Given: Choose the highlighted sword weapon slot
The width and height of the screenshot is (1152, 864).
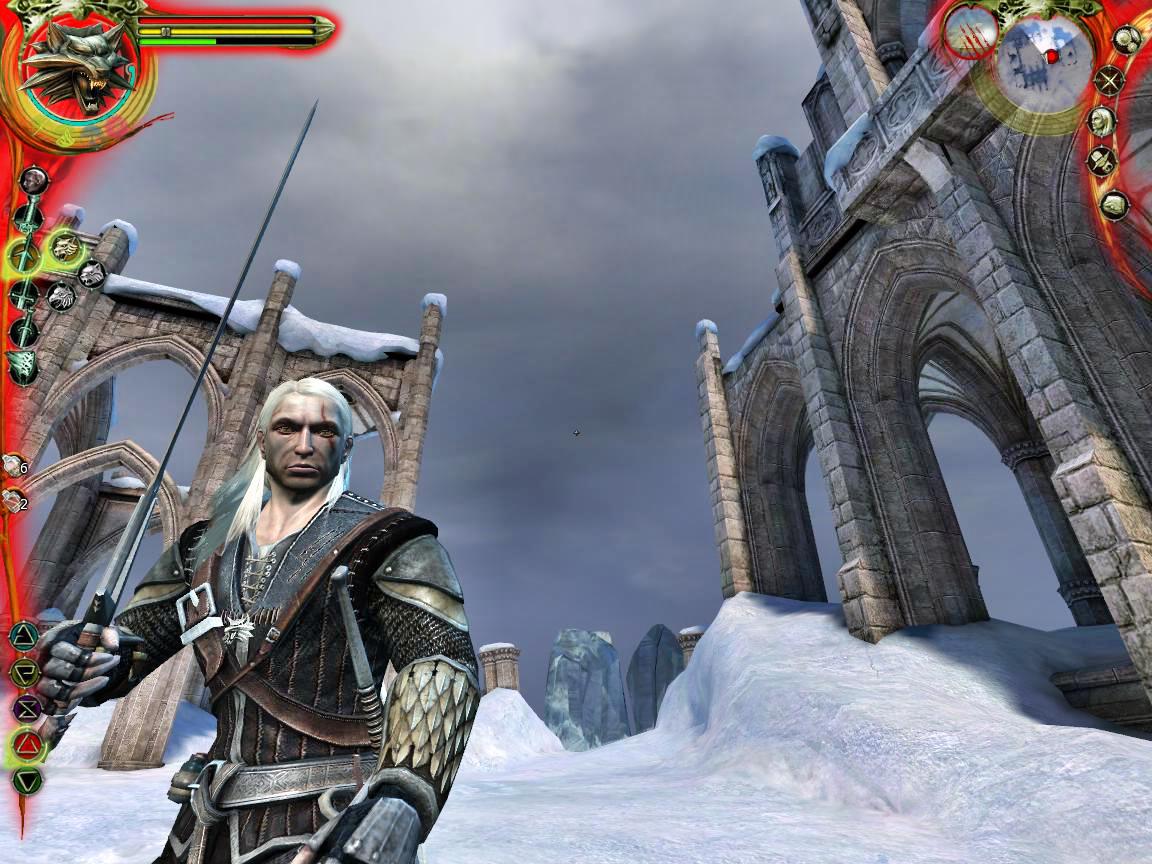Looking at the screenshot, I should 24,254.
